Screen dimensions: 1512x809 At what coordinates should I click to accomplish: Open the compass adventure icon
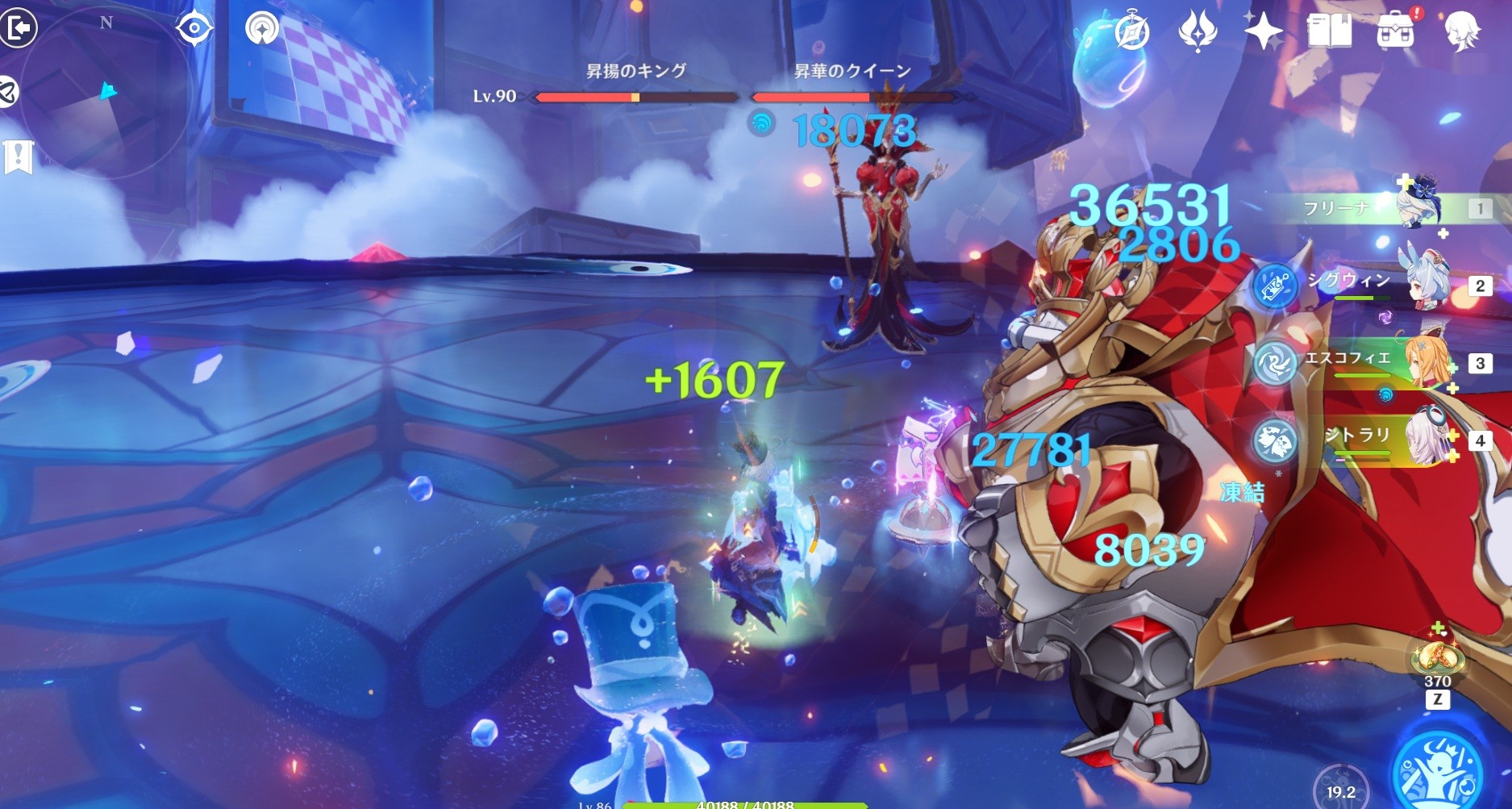(1131, 32)
